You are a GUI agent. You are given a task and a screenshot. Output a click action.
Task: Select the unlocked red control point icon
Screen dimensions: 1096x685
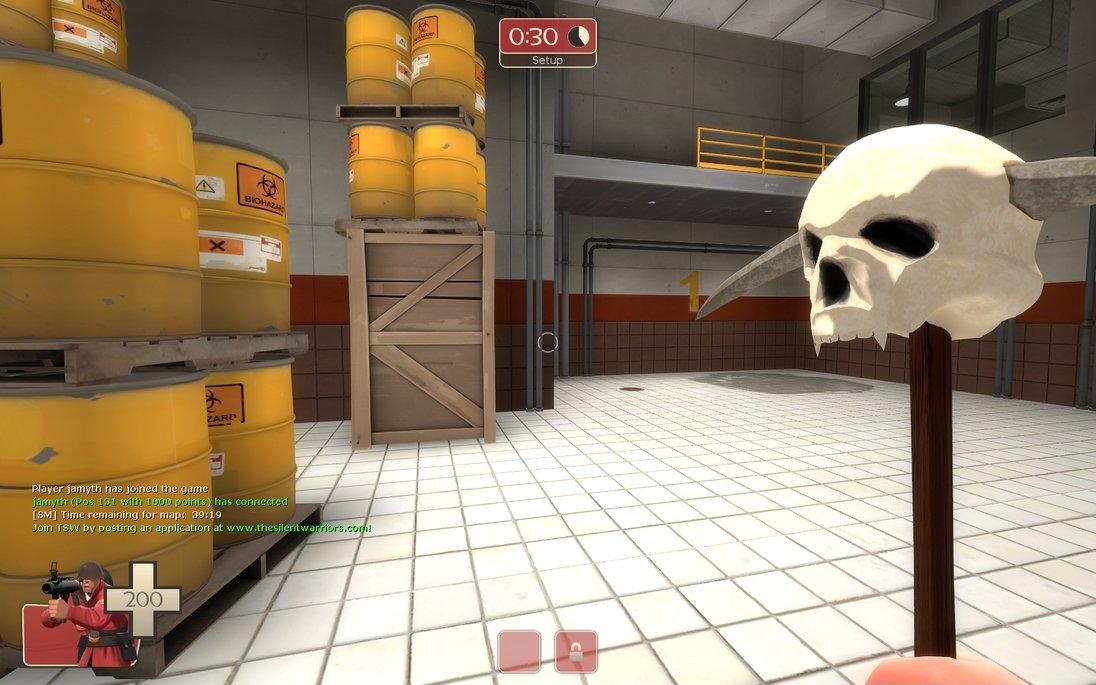[519, 651]
